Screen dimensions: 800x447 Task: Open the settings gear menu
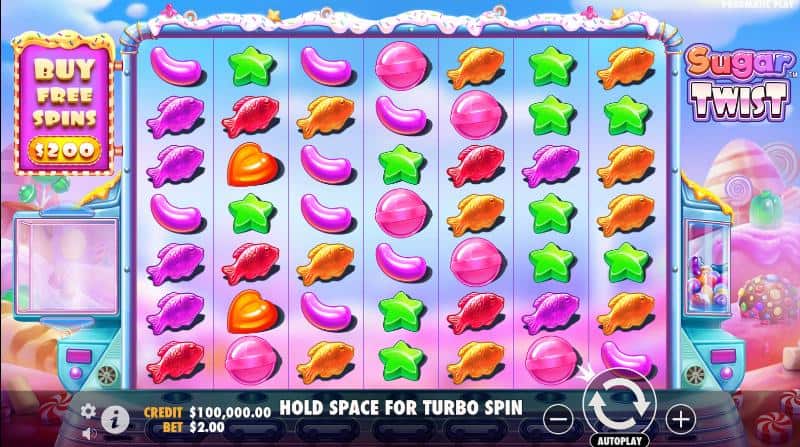click(88, 410)
